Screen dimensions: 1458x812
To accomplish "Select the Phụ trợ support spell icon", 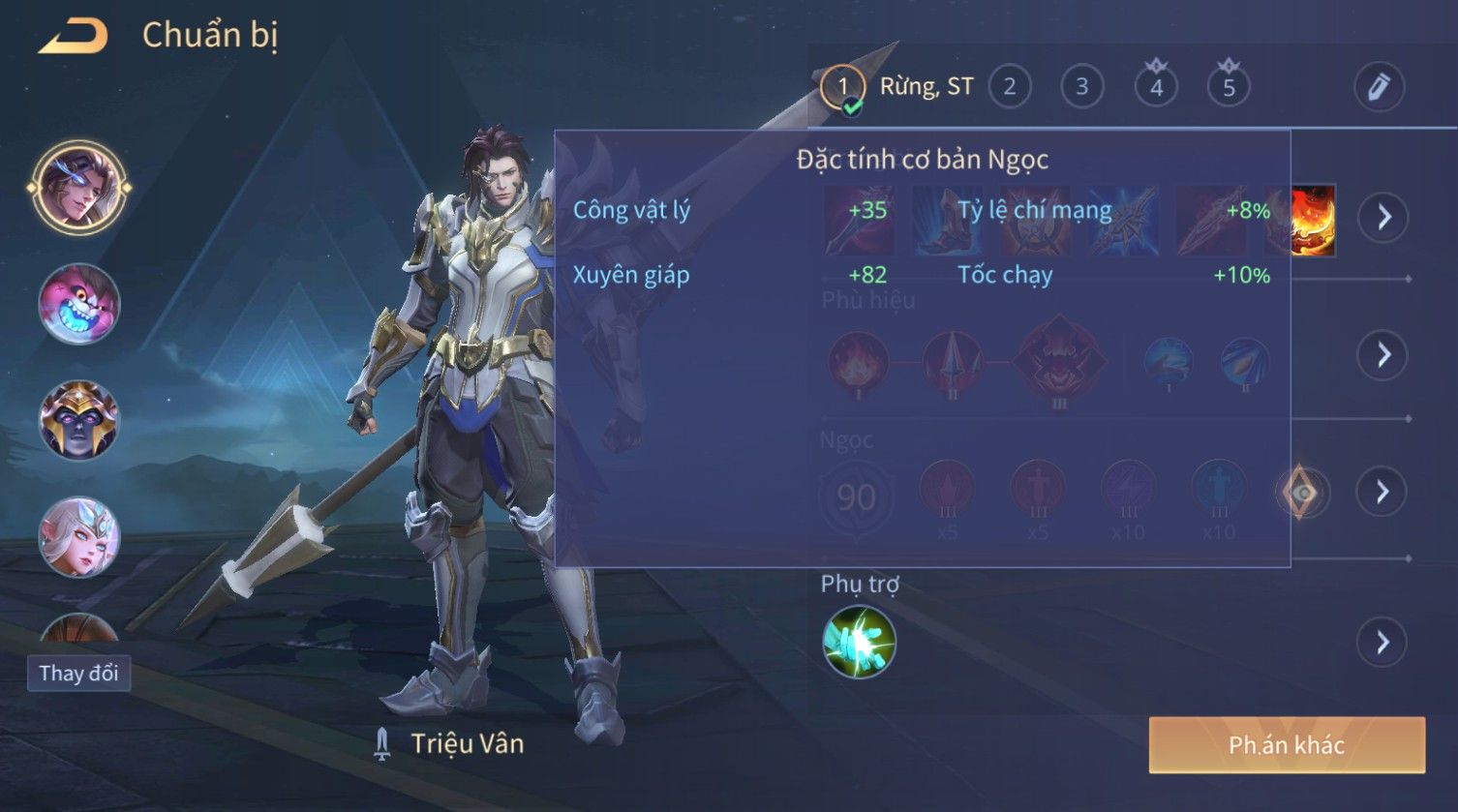I will pos(859,642).
